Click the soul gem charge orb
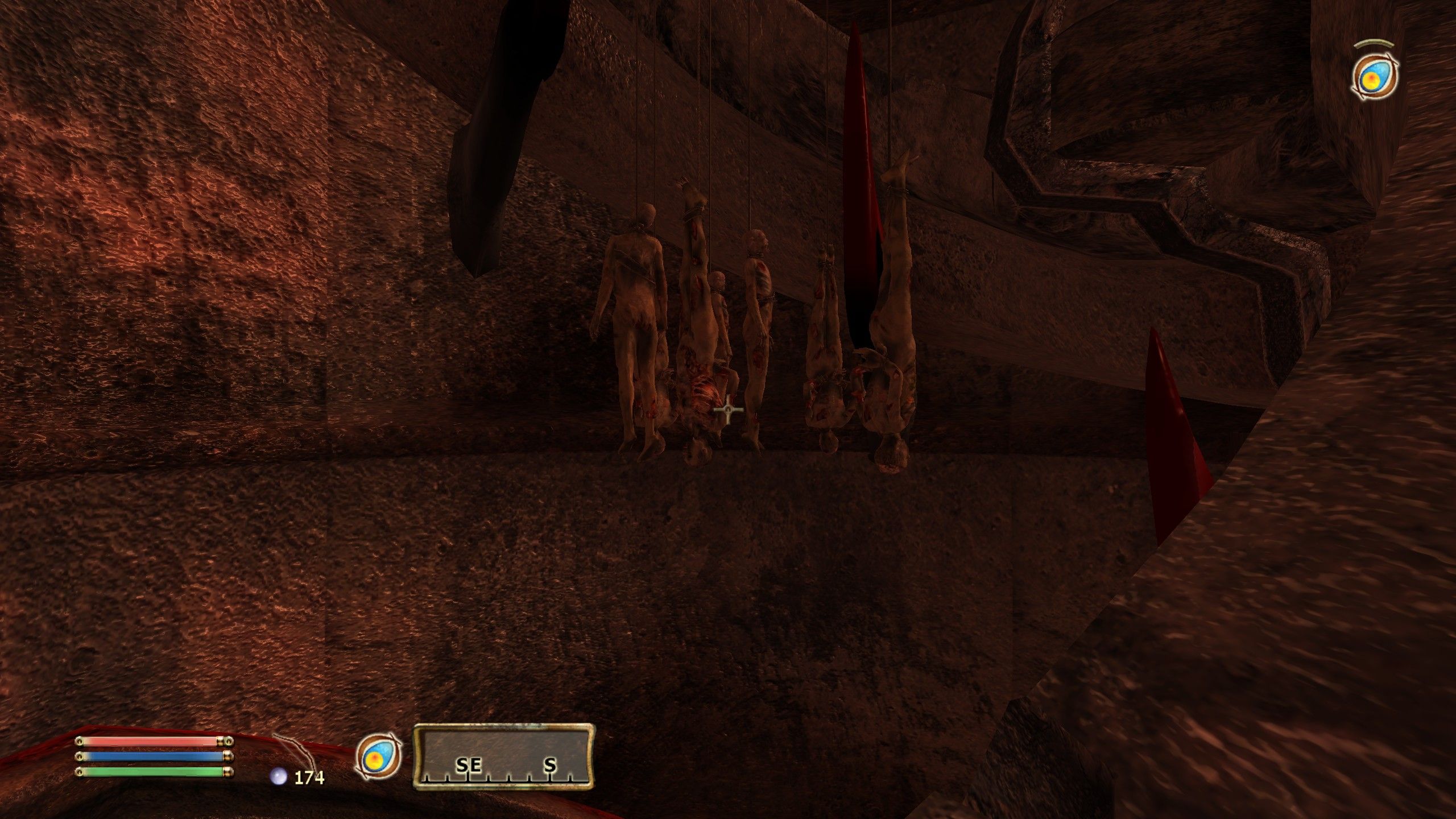 [278, 777]
